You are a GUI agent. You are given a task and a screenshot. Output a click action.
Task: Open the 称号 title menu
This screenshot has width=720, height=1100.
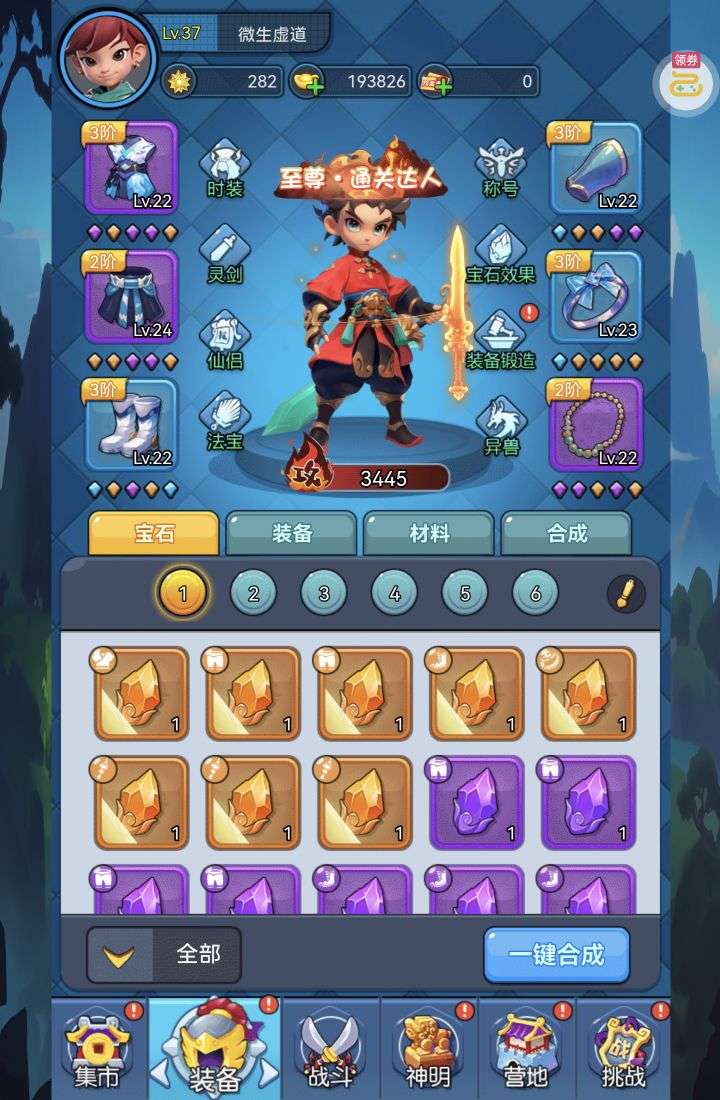499,168
